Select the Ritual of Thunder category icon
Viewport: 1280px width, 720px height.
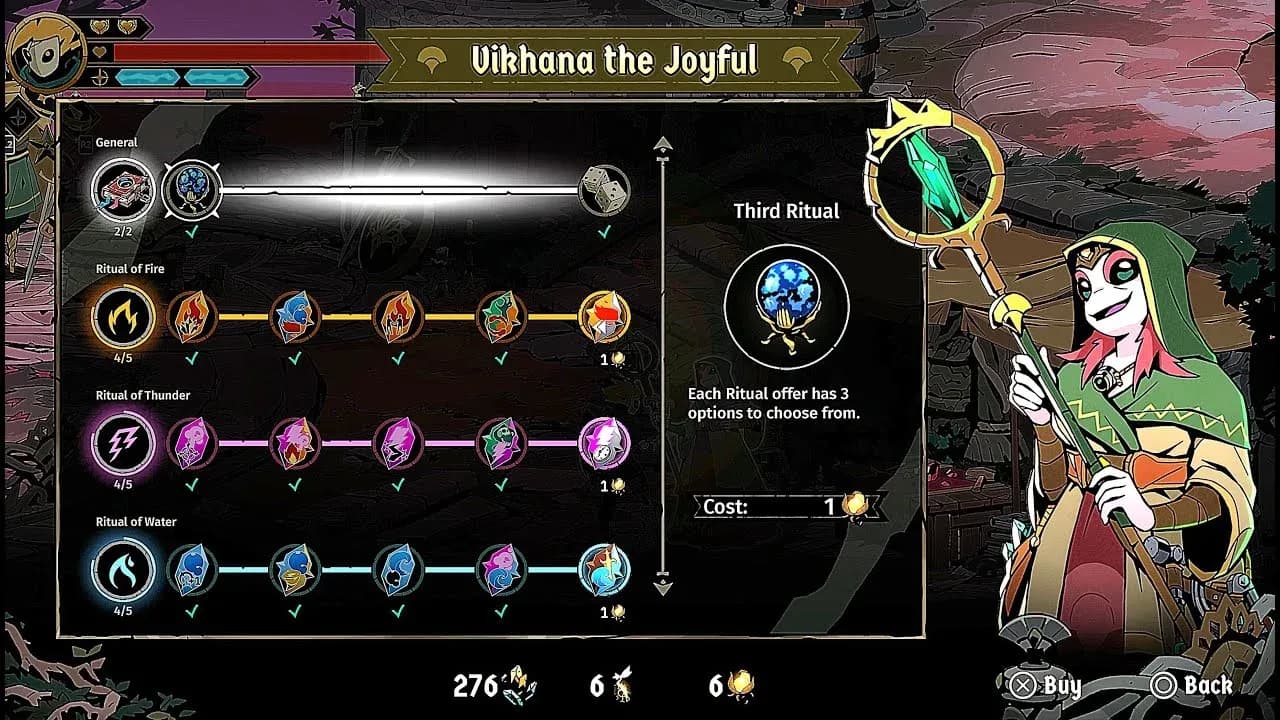tap(124, 444)
